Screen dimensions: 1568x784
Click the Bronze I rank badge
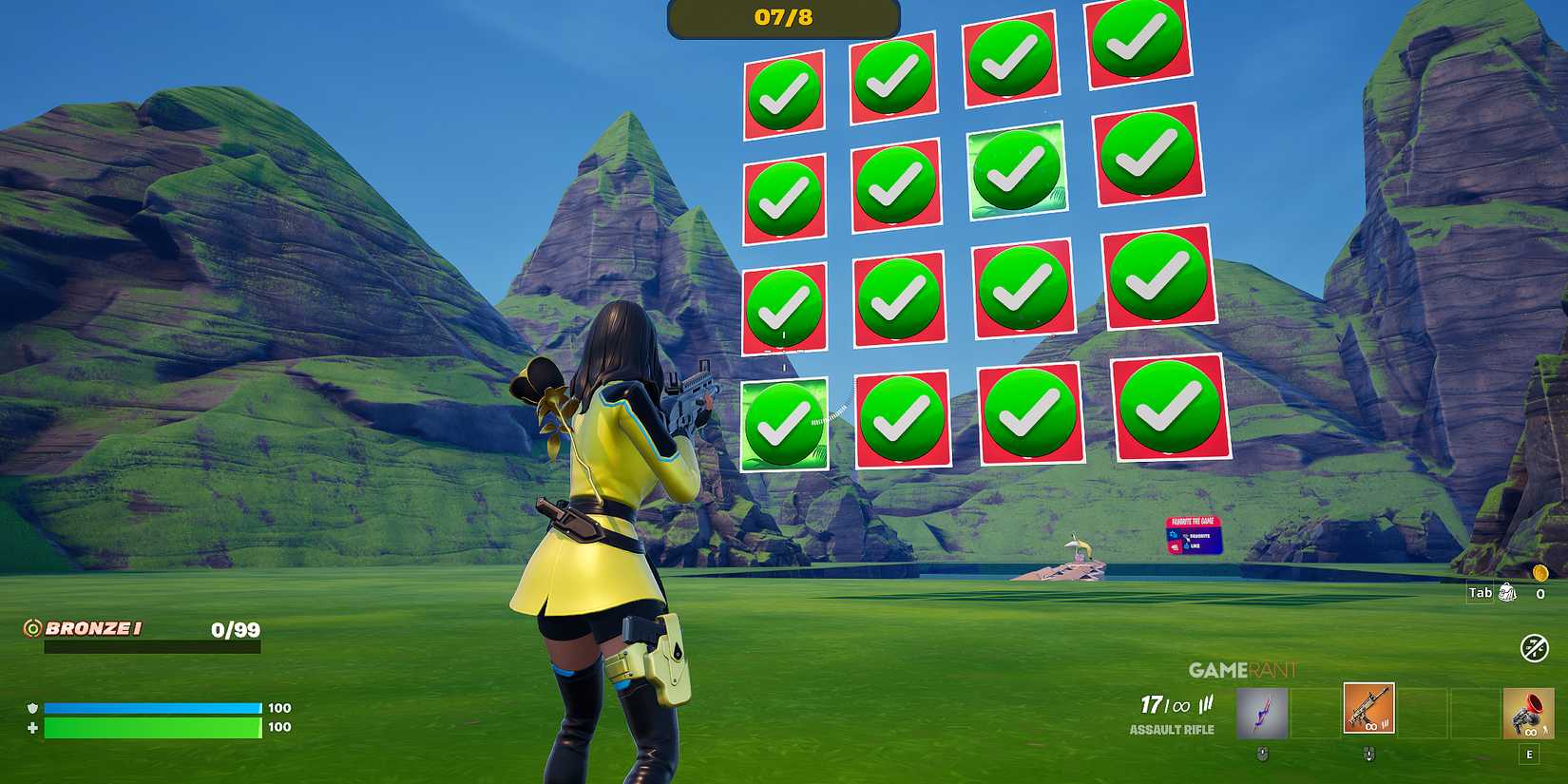tap(33, 628)
